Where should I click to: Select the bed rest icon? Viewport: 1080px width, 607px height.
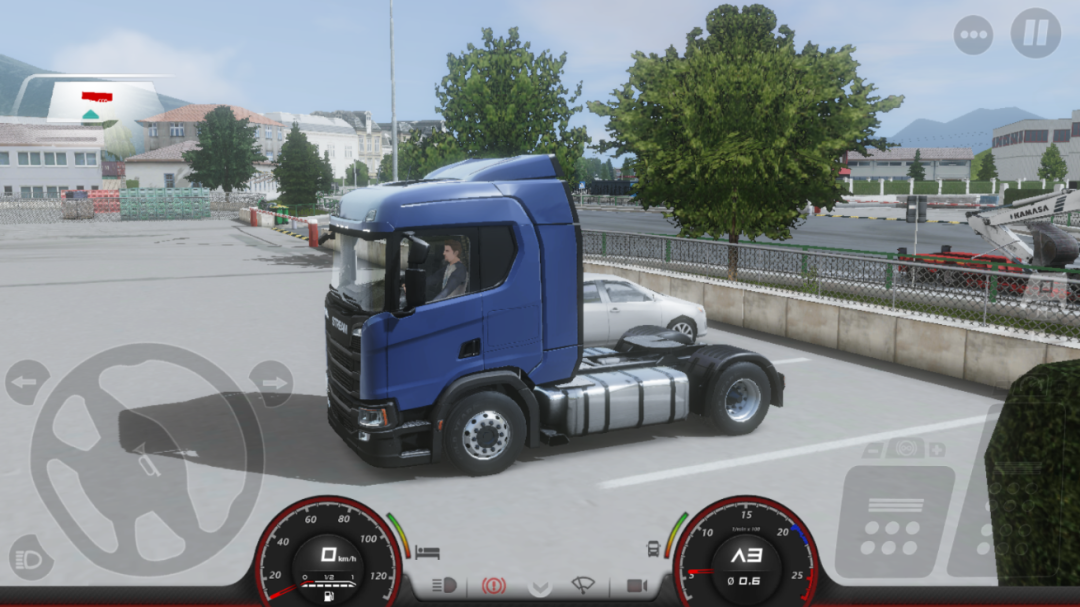pos(427,552)
